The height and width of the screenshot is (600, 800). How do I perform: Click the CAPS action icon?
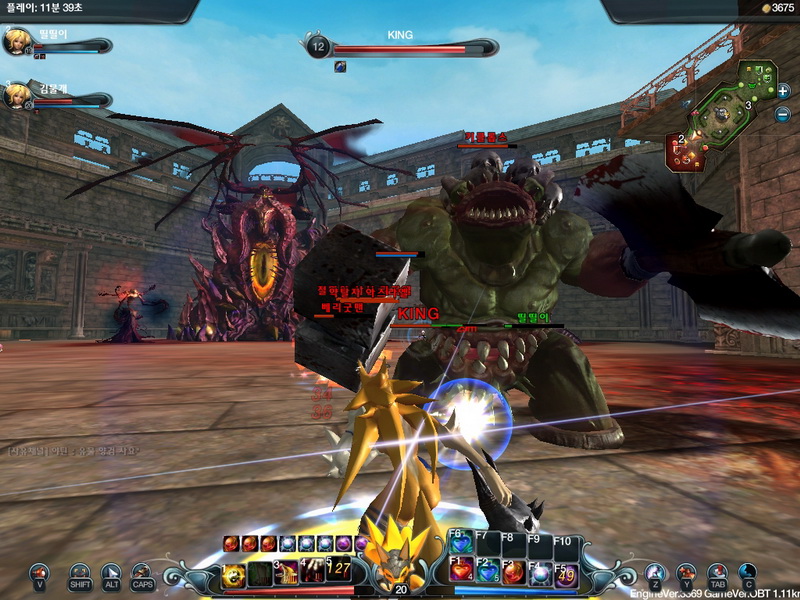coord(143,574)
